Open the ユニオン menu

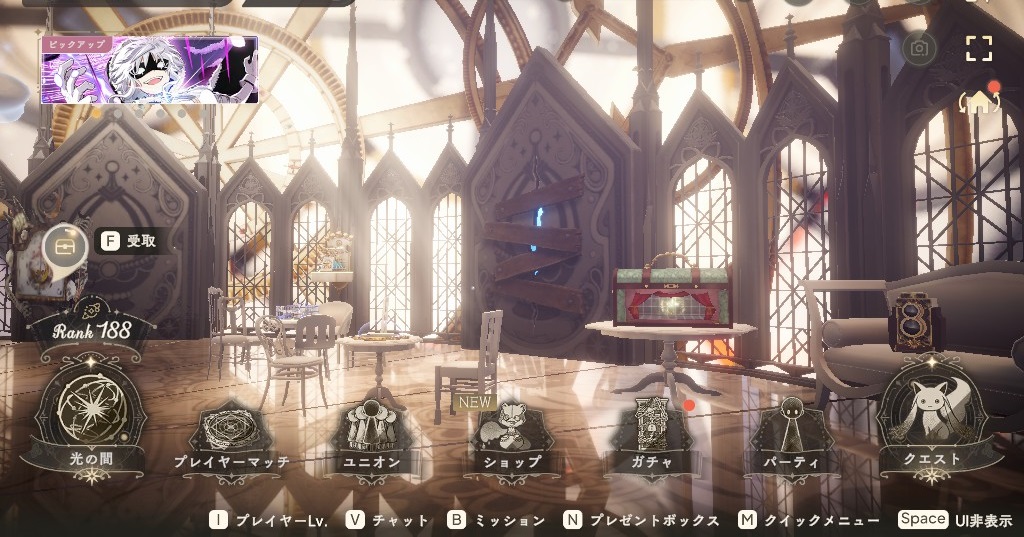[371, 436]
